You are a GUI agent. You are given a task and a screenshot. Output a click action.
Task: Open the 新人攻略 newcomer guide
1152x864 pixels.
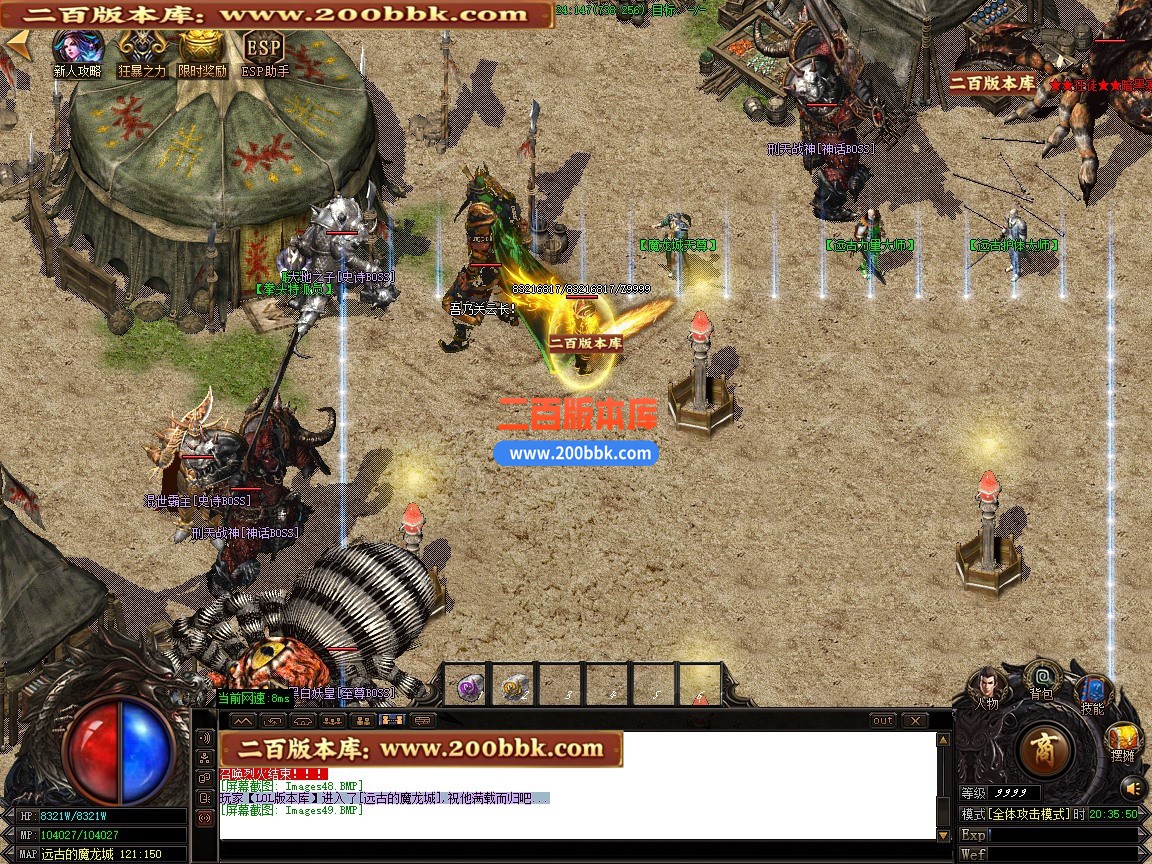[x=78, y=50]
